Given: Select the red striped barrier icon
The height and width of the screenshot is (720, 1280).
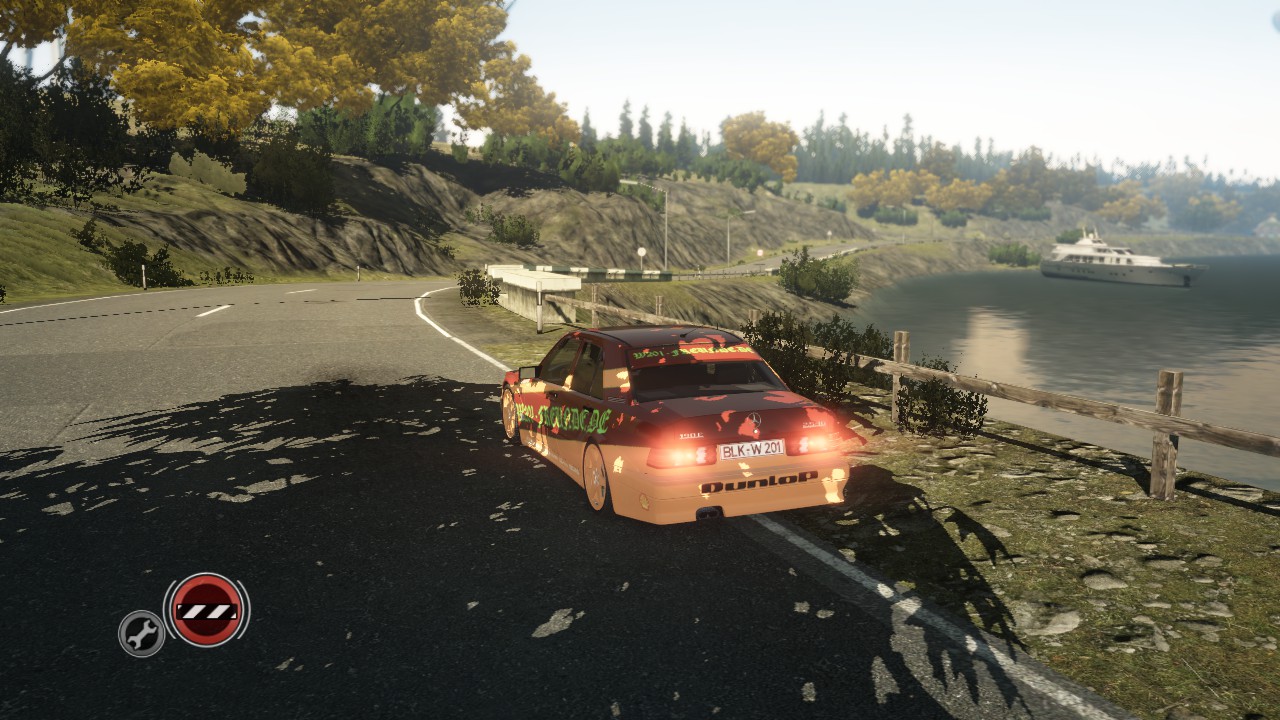Looking at the screenshot, I should pyautogui.click(x=206, y=610).
